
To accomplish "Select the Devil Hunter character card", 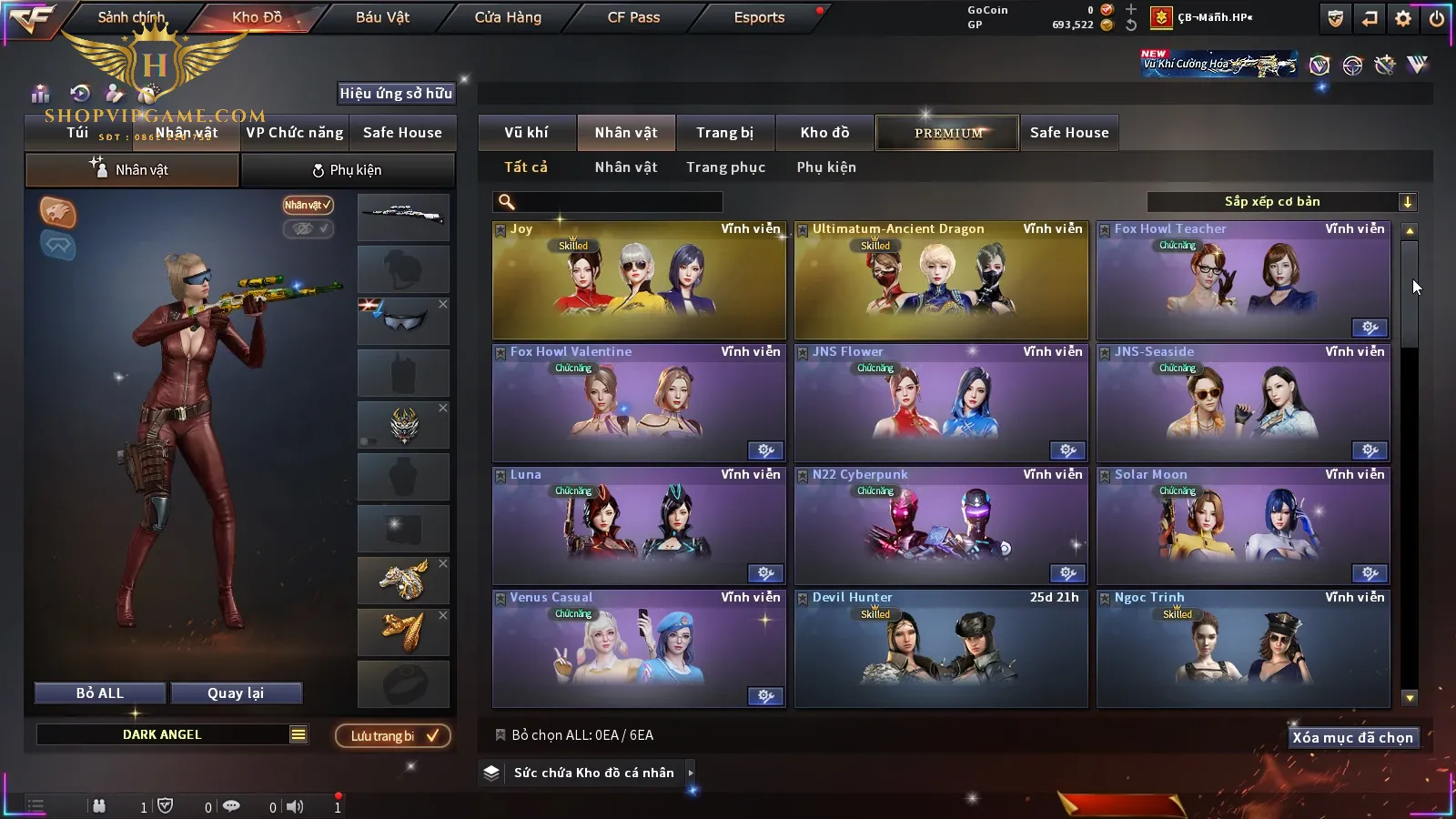I will pos(941,649).
